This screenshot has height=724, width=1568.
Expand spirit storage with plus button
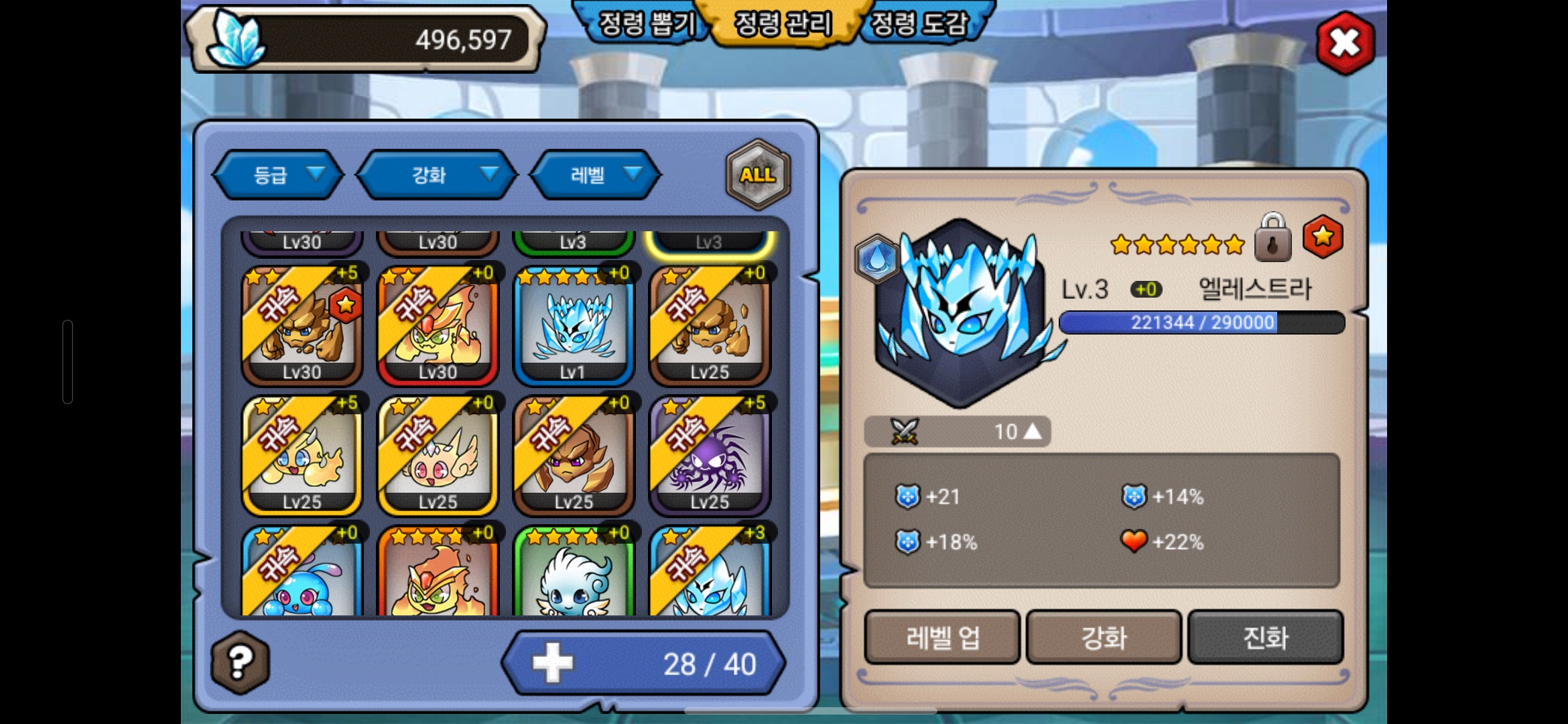click(x=553, y=663)
